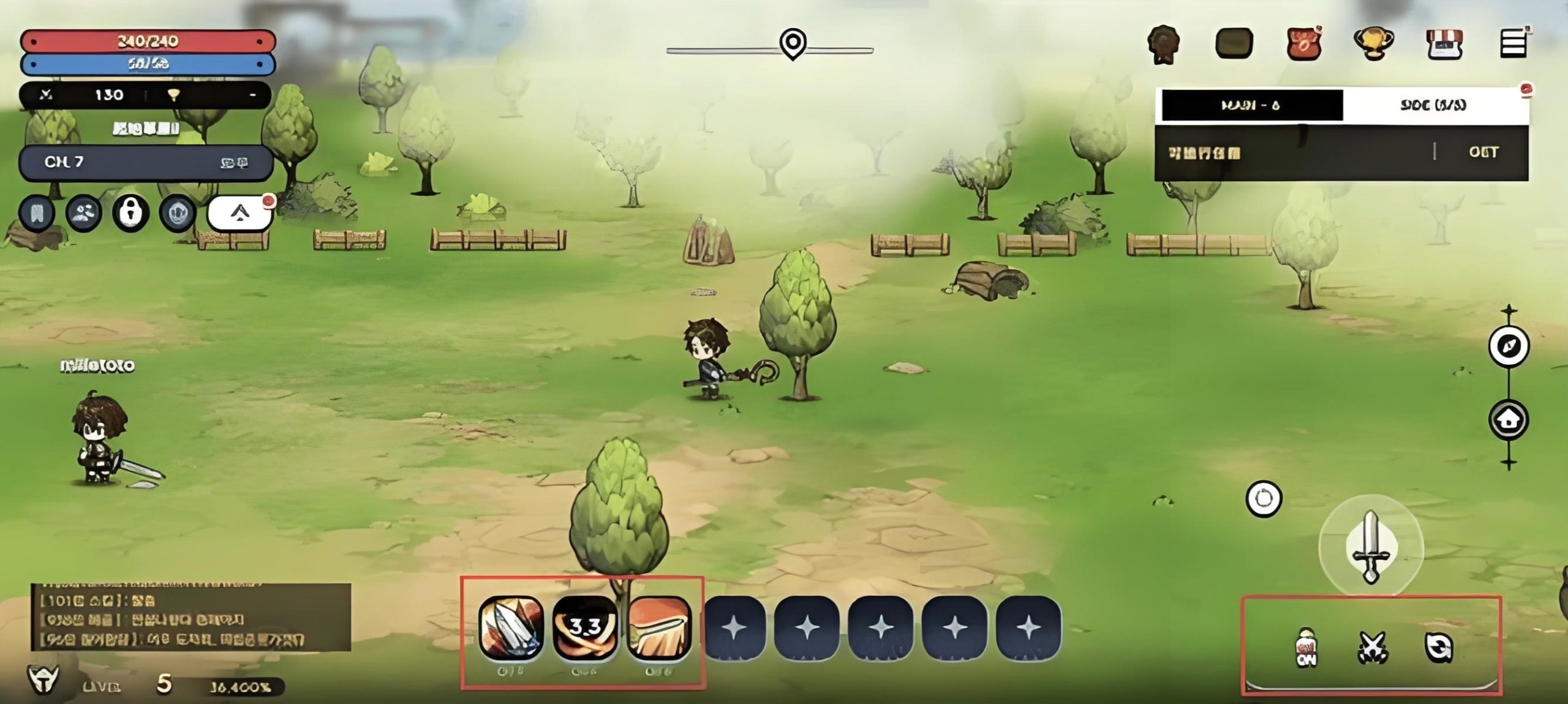Screen dimensions: 1568x704
Task: Expand the white up-arrow button
Action: [x=239, y=214]
